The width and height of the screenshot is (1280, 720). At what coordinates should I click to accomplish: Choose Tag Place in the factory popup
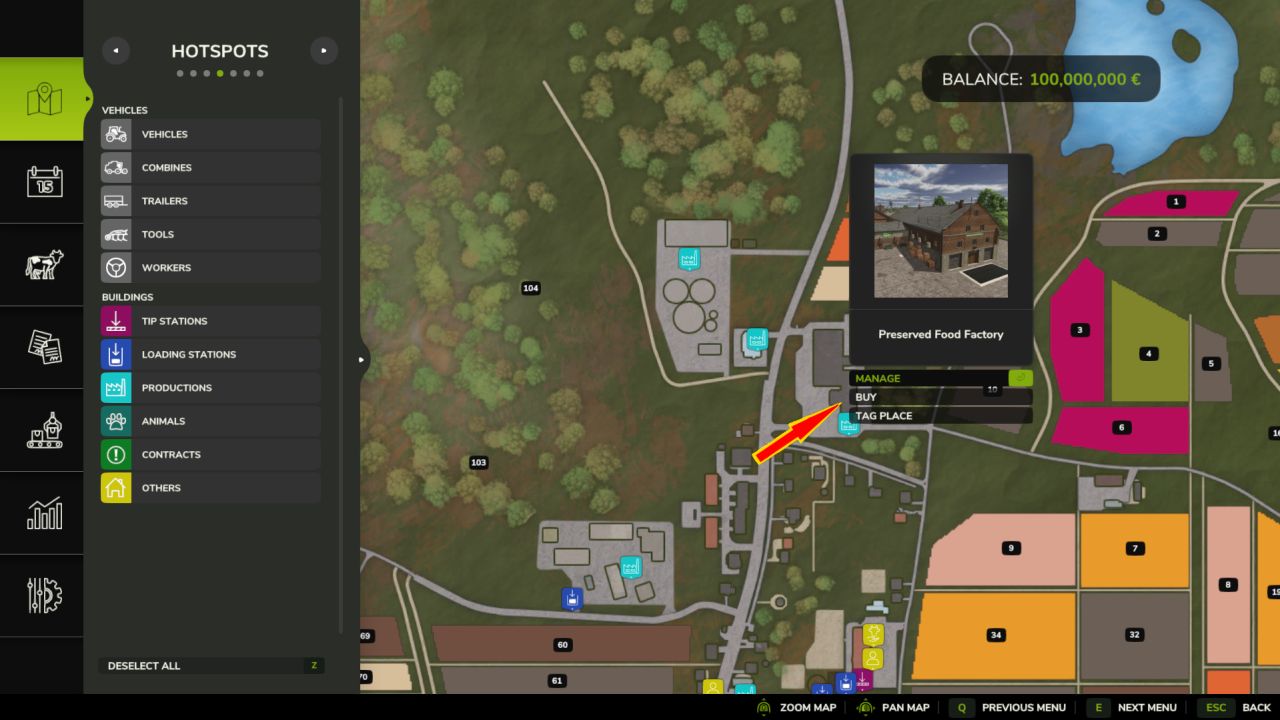(x=940, y=416)
